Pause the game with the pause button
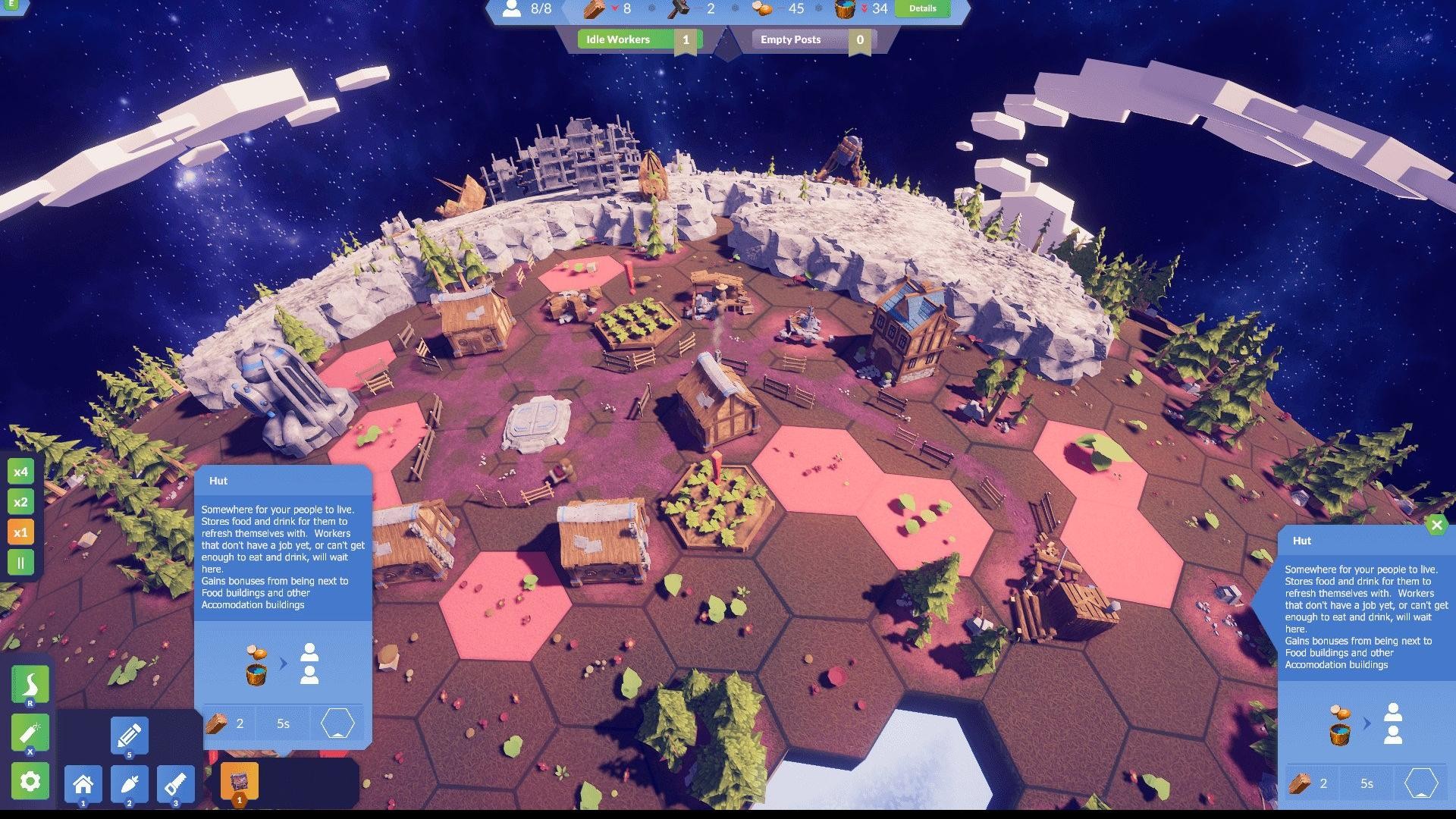The image size is (1456, 819). click(20, 563)
